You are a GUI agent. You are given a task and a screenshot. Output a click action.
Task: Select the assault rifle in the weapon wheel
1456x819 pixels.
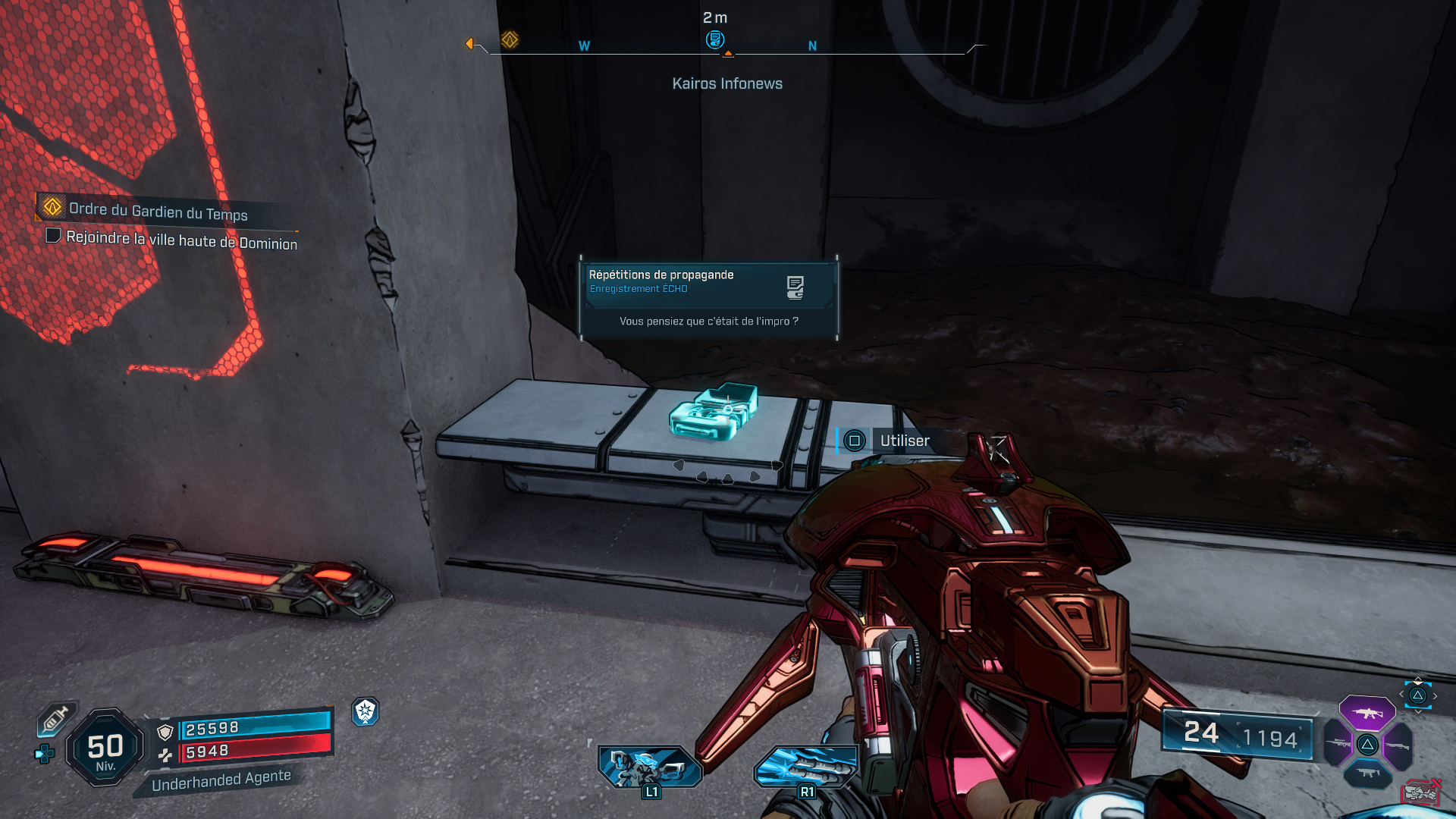point(1367,714)
